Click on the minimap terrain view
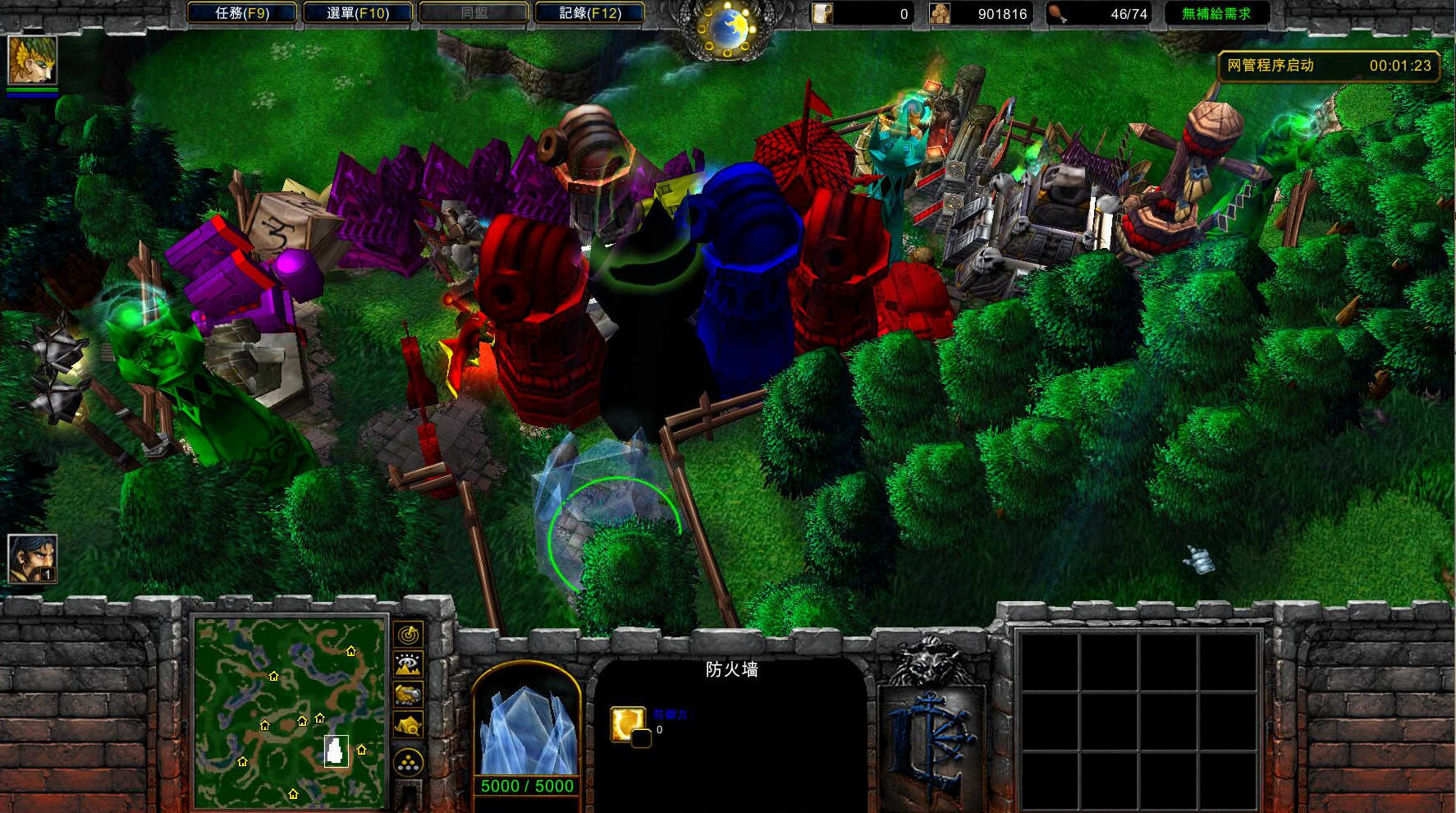 click(x=289, y=711)
